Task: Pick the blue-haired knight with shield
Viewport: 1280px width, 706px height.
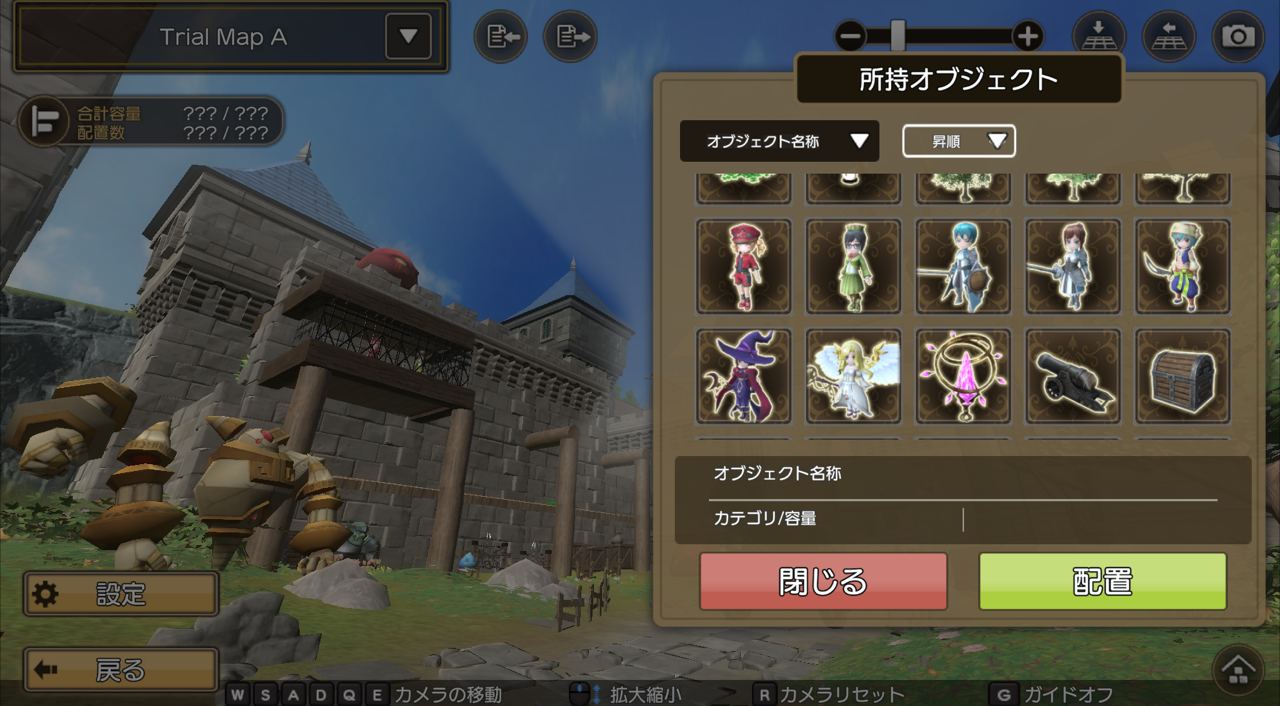Action: pos(963,266)
